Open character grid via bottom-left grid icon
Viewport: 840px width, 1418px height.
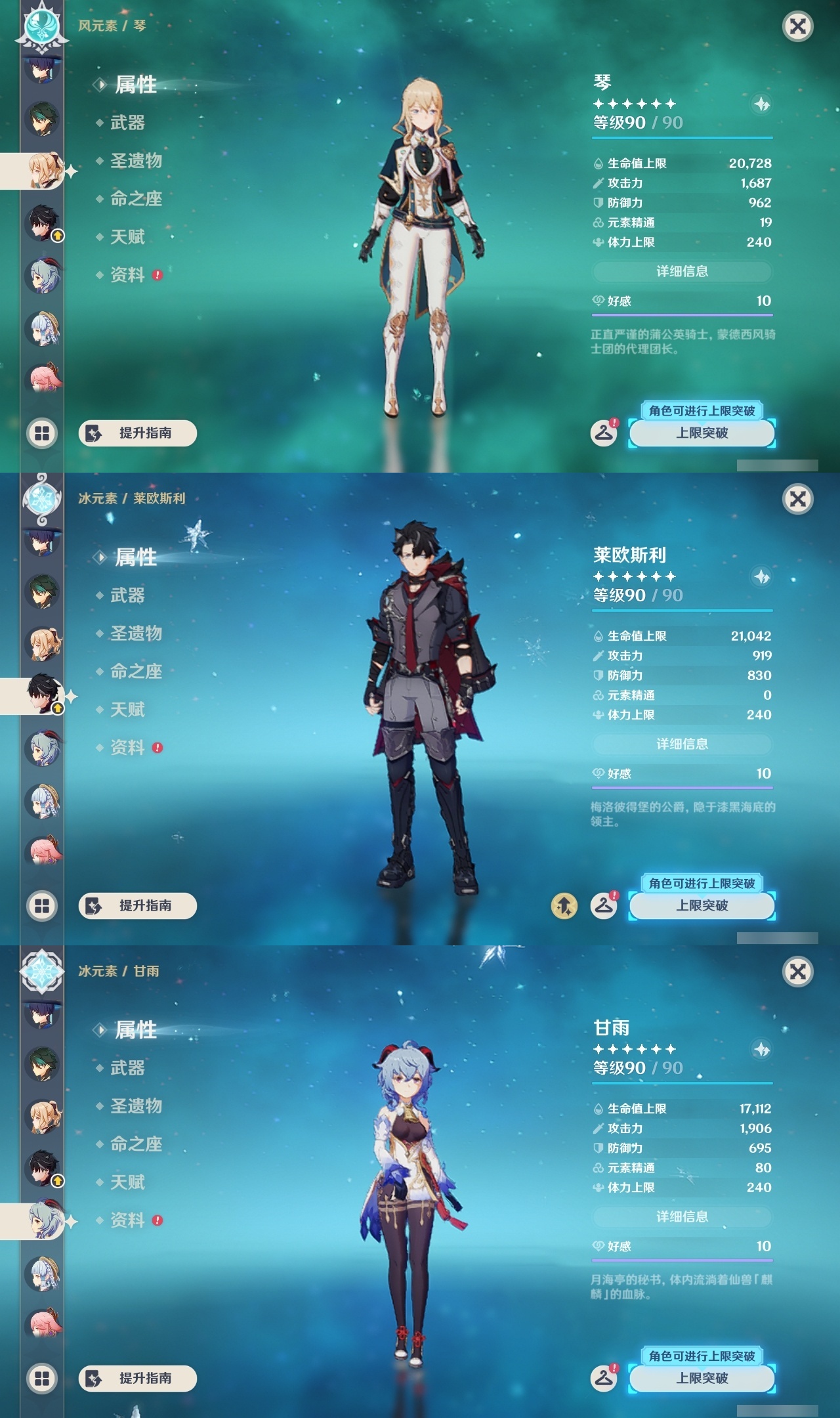point(42,432)
